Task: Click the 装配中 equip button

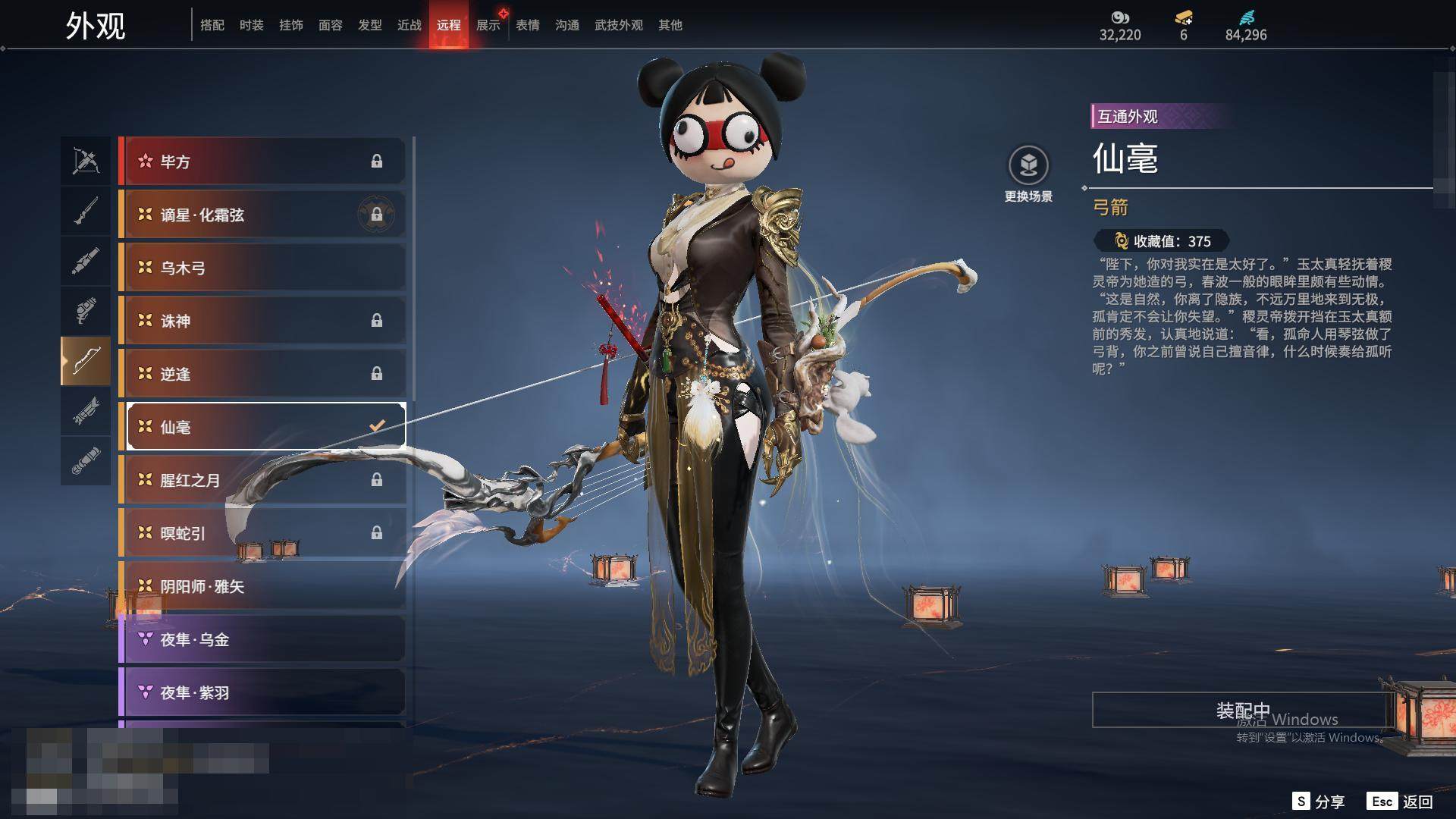Action: pos(1242,710)
